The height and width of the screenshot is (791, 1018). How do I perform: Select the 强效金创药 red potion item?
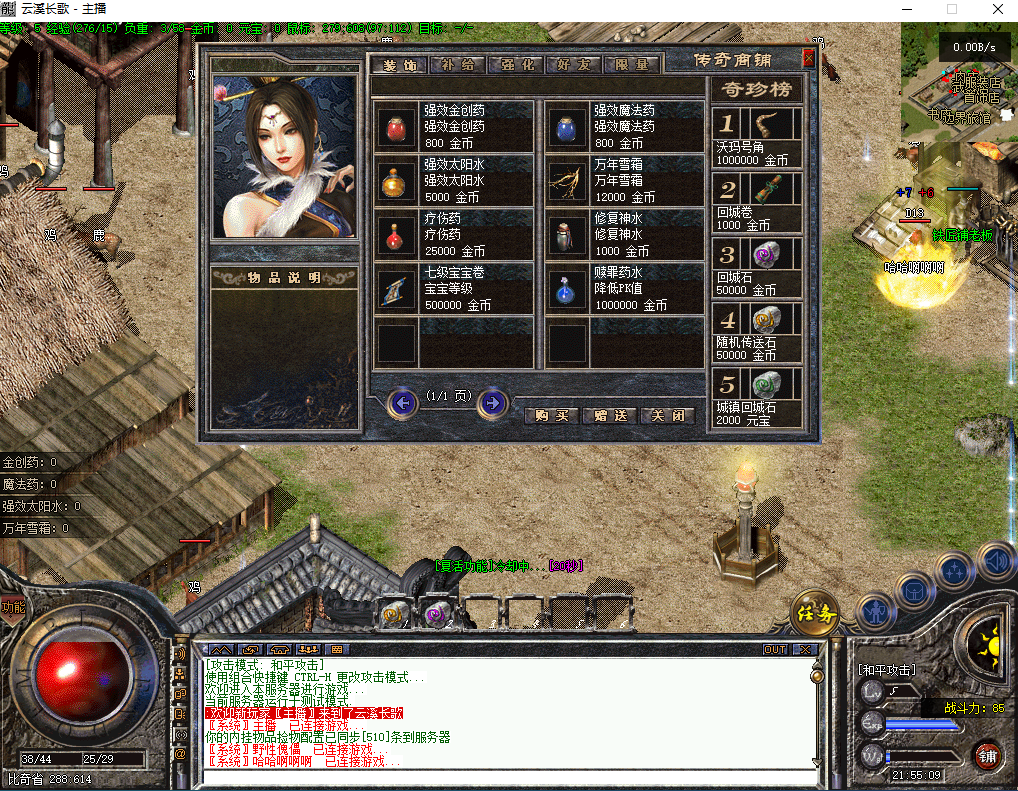point(395,126)
